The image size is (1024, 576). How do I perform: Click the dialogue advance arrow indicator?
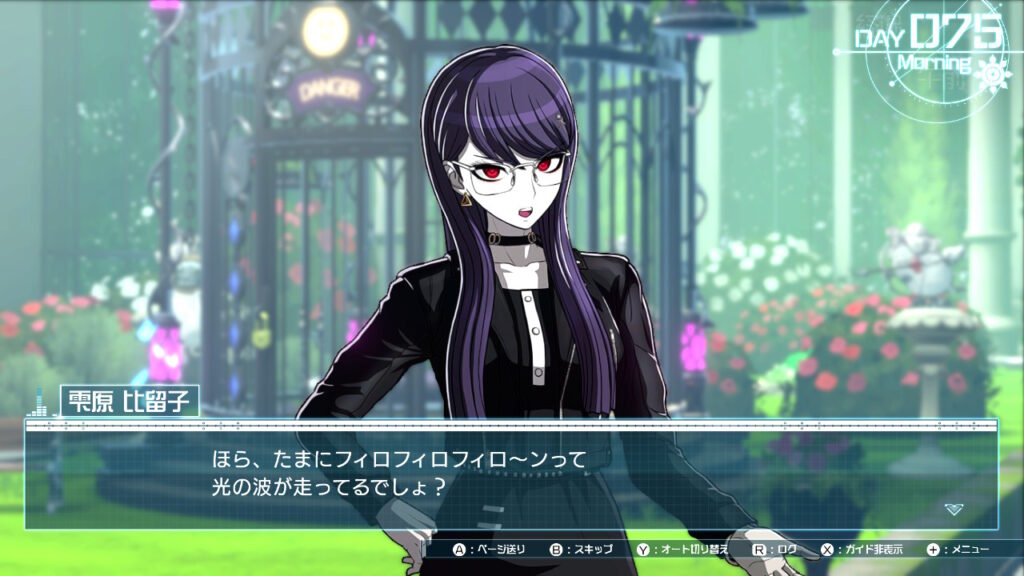point(954,509)
